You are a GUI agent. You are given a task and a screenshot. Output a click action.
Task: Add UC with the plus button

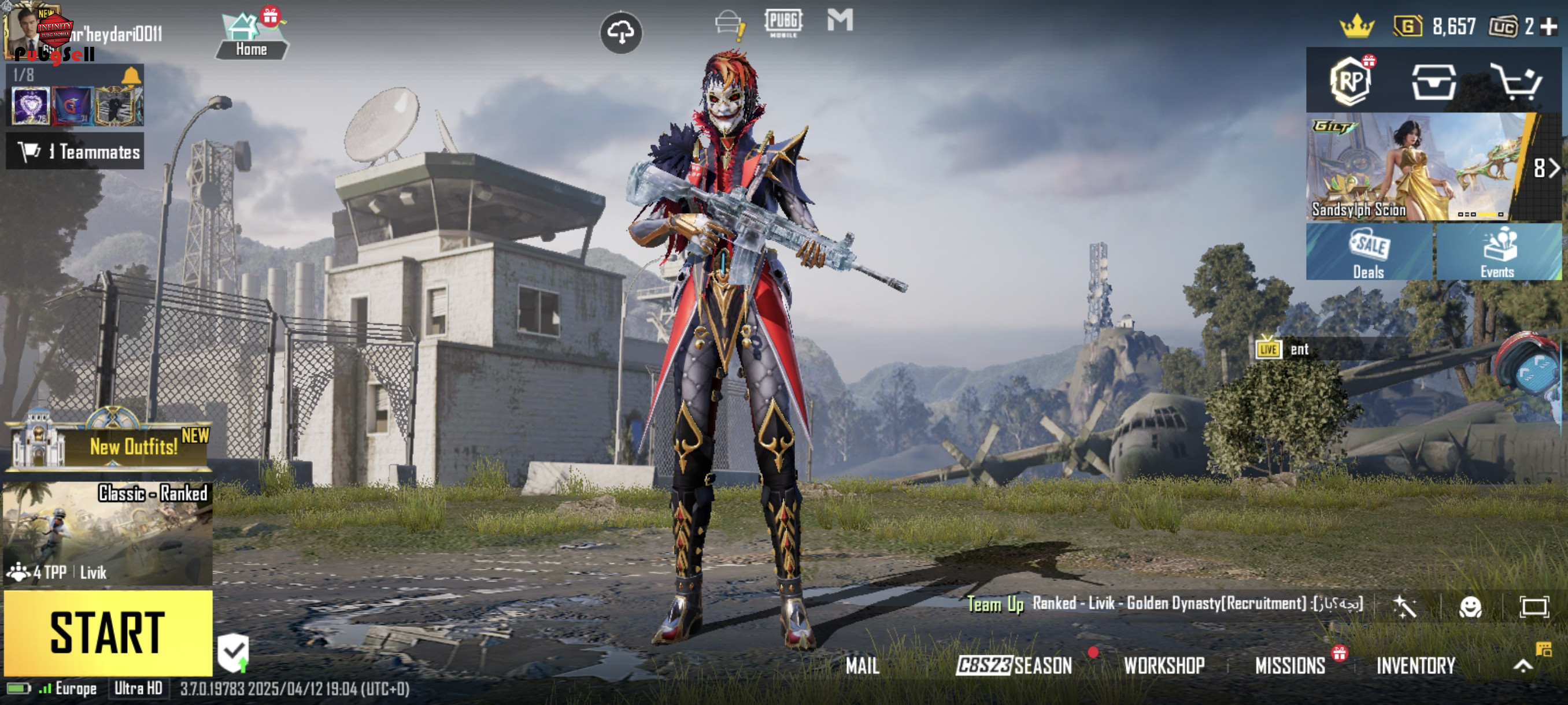coord(1549,26)
